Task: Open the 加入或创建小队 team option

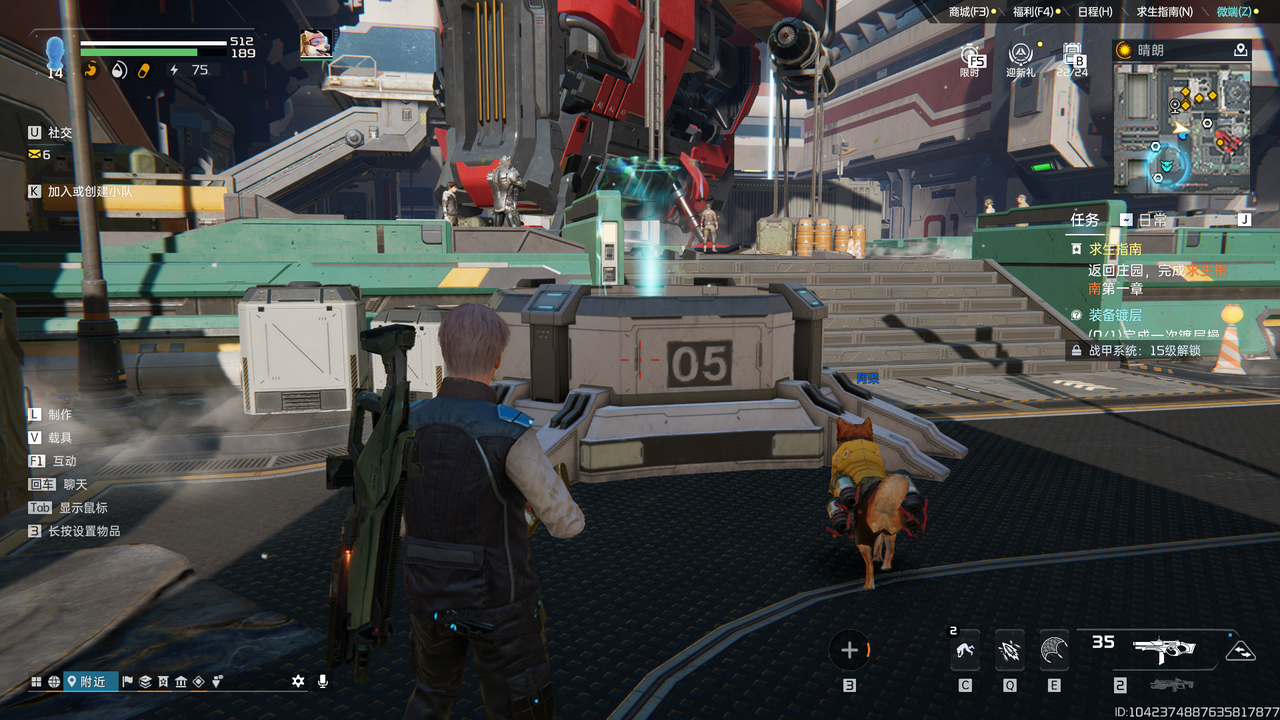Action: coord(89,191)
